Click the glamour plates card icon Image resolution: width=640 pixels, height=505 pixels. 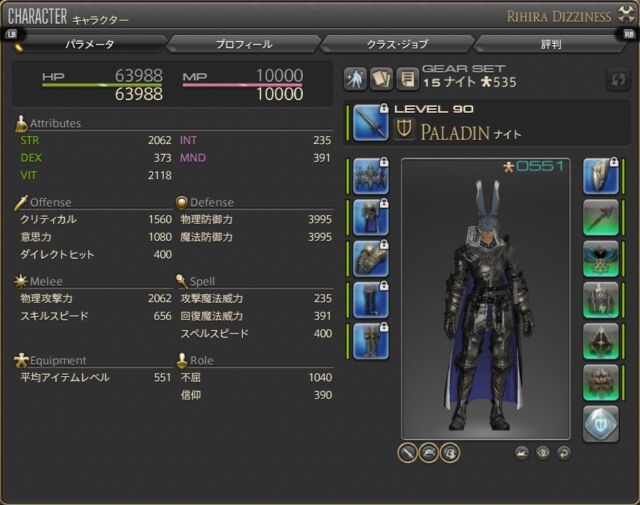(381, 79)
